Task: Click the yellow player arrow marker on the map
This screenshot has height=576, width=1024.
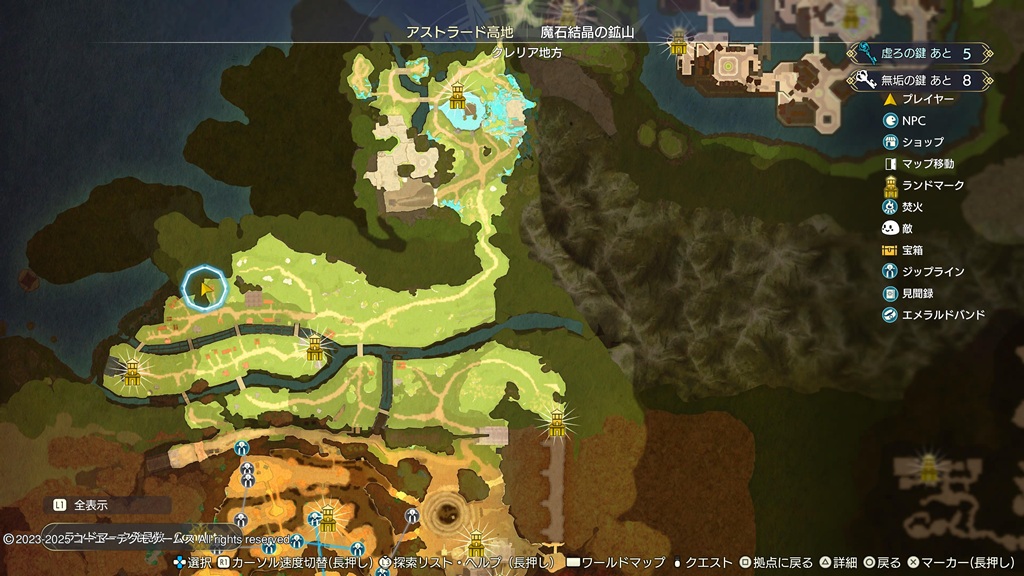Action: (205, 289)
